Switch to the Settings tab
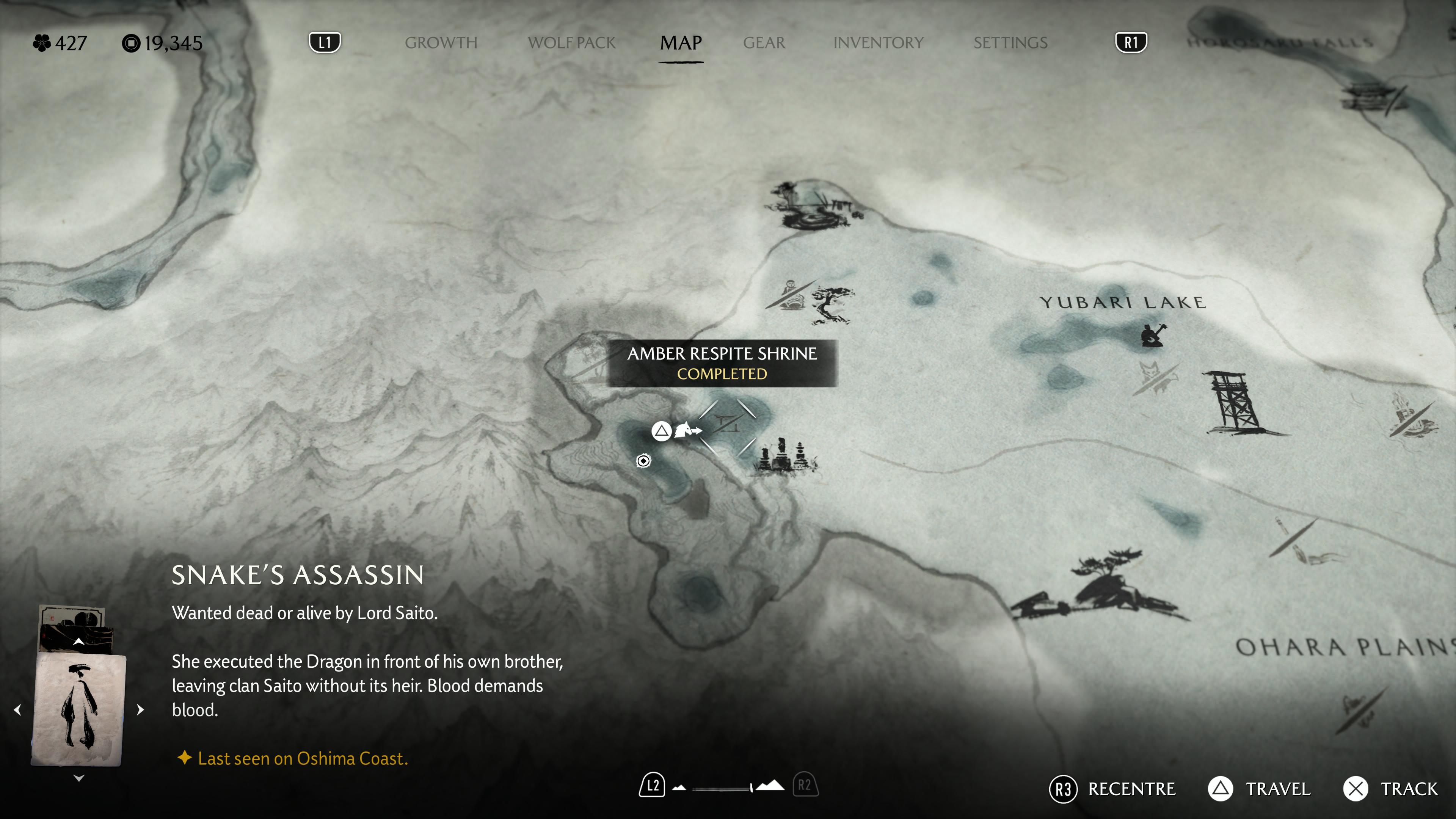The height and width of the screenshot is (819, 1456). coord(1010,43)
